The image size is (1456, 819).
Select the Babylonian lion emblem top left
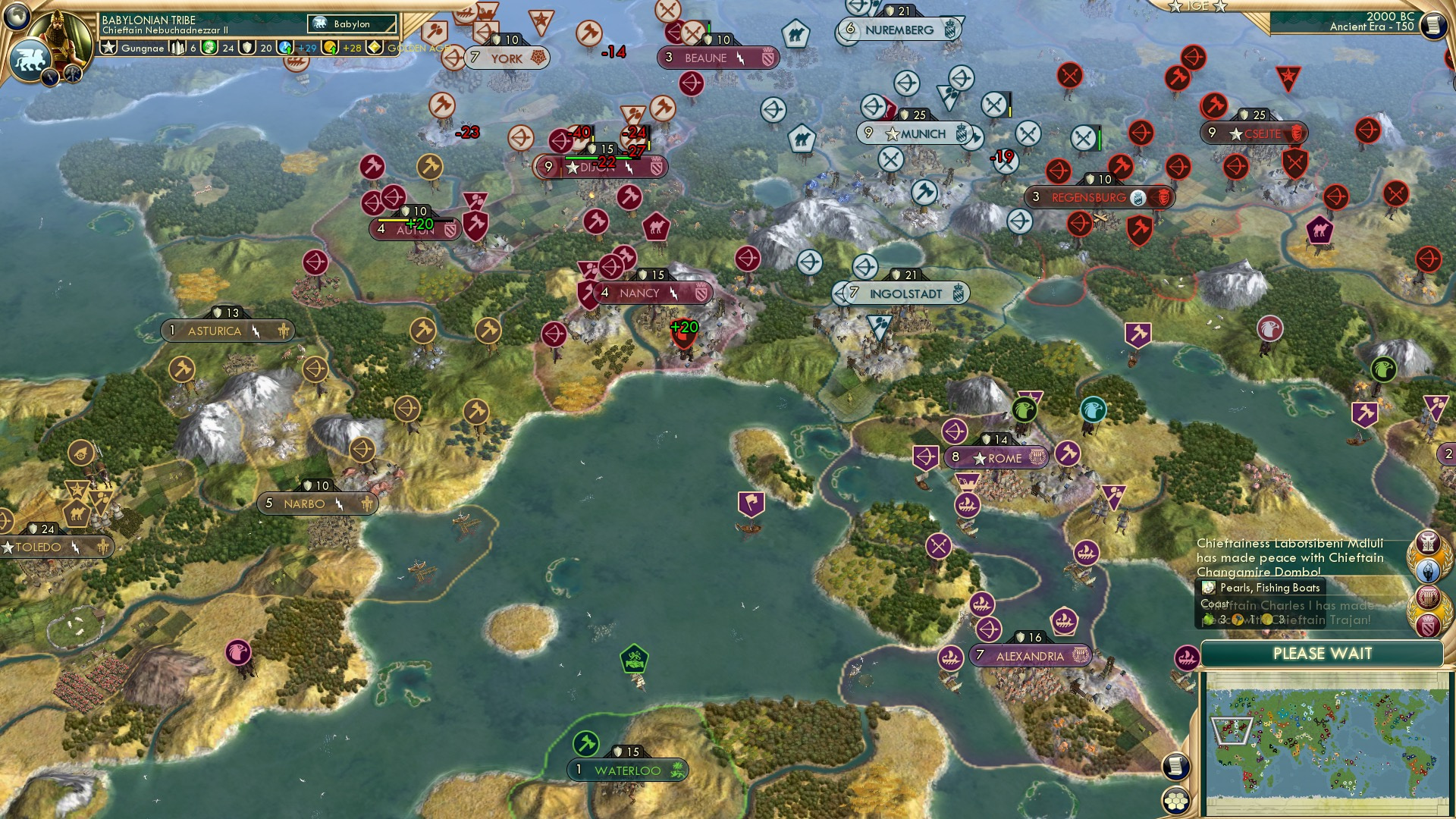click(30, 58)
